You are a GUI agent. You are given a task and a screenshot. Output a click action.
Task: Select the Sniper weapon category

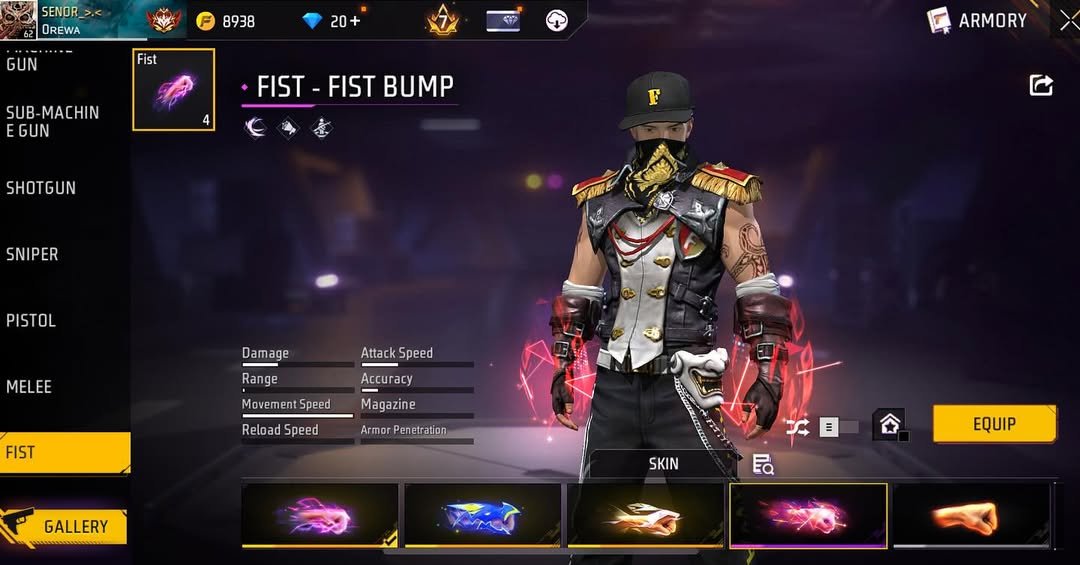(x=33, y=255)
